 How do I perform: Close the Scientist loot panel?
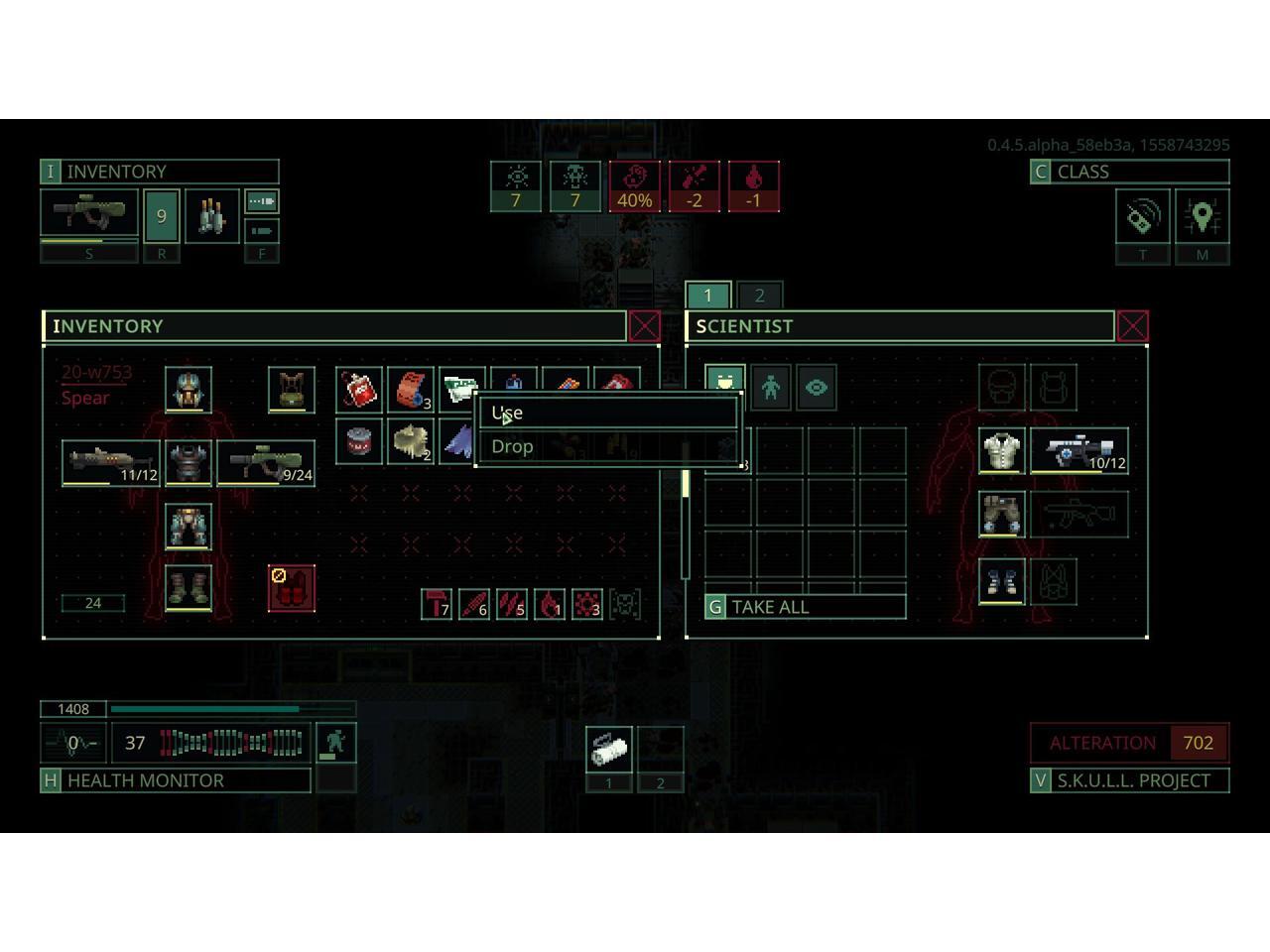pyautogui.click(x=1133, y=326)
